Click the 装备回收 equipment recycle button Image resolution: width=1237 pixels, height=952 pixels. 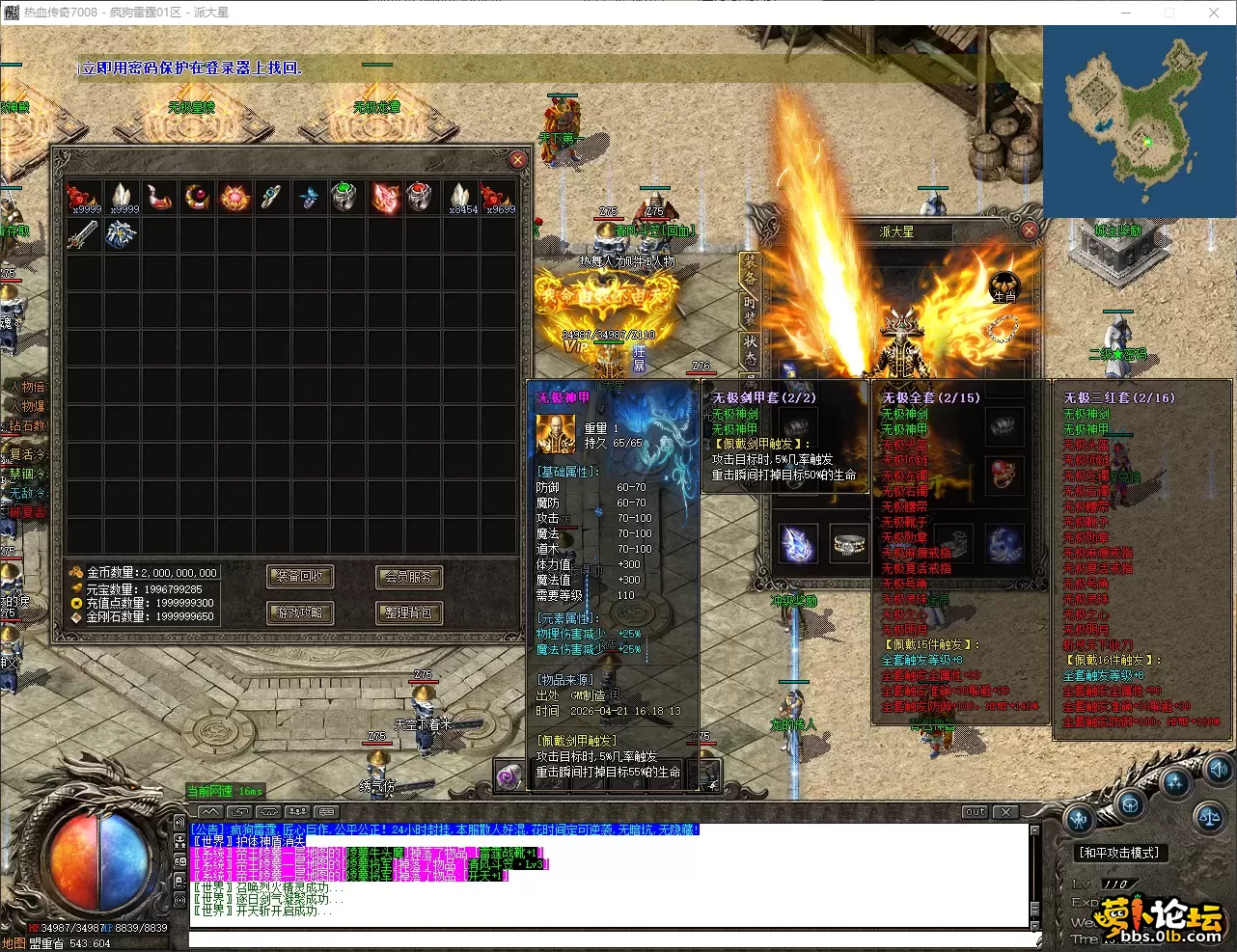tap(300, 577)
